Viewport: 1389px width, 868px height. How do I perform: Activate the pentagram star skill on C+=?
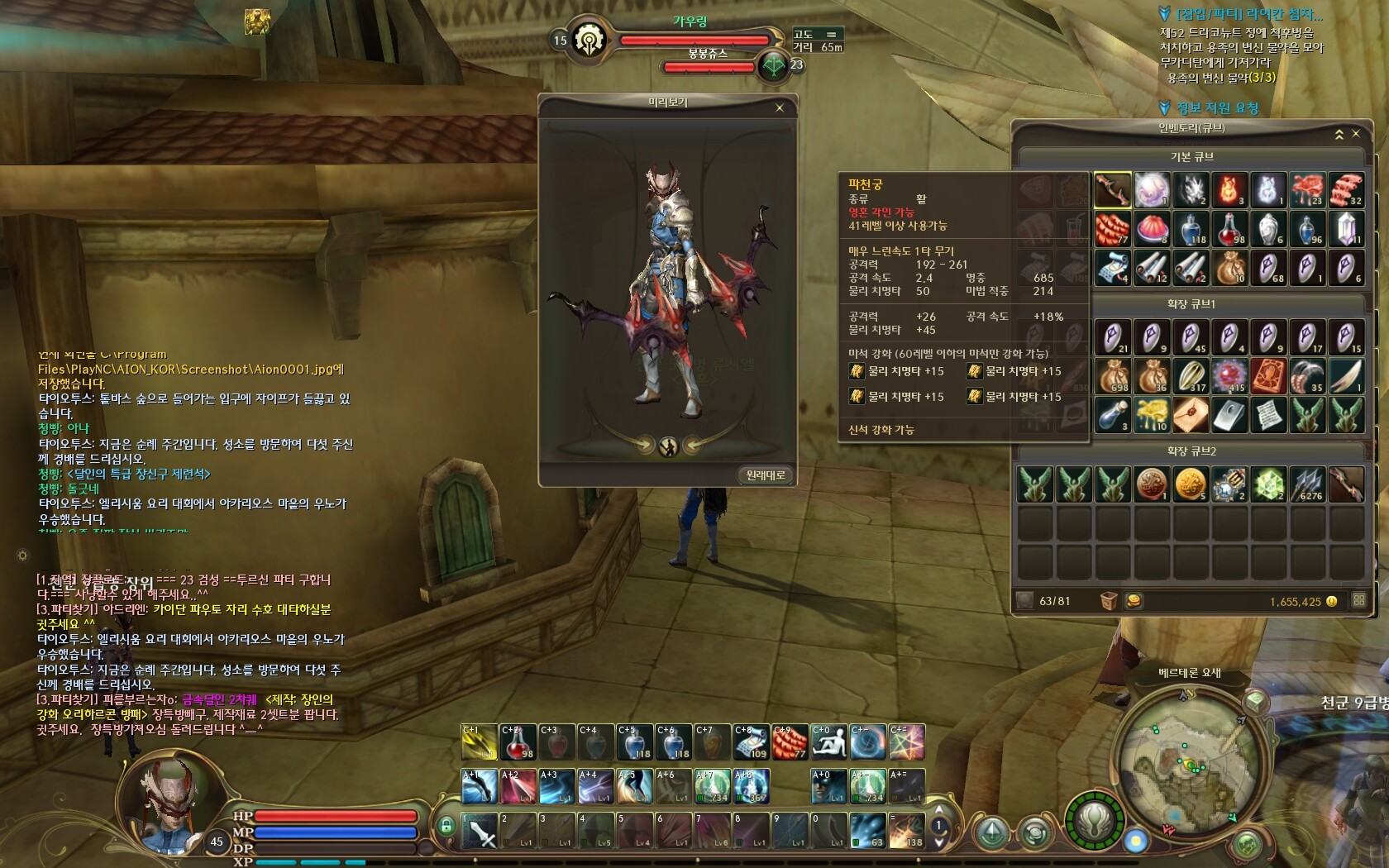point(907,742)
